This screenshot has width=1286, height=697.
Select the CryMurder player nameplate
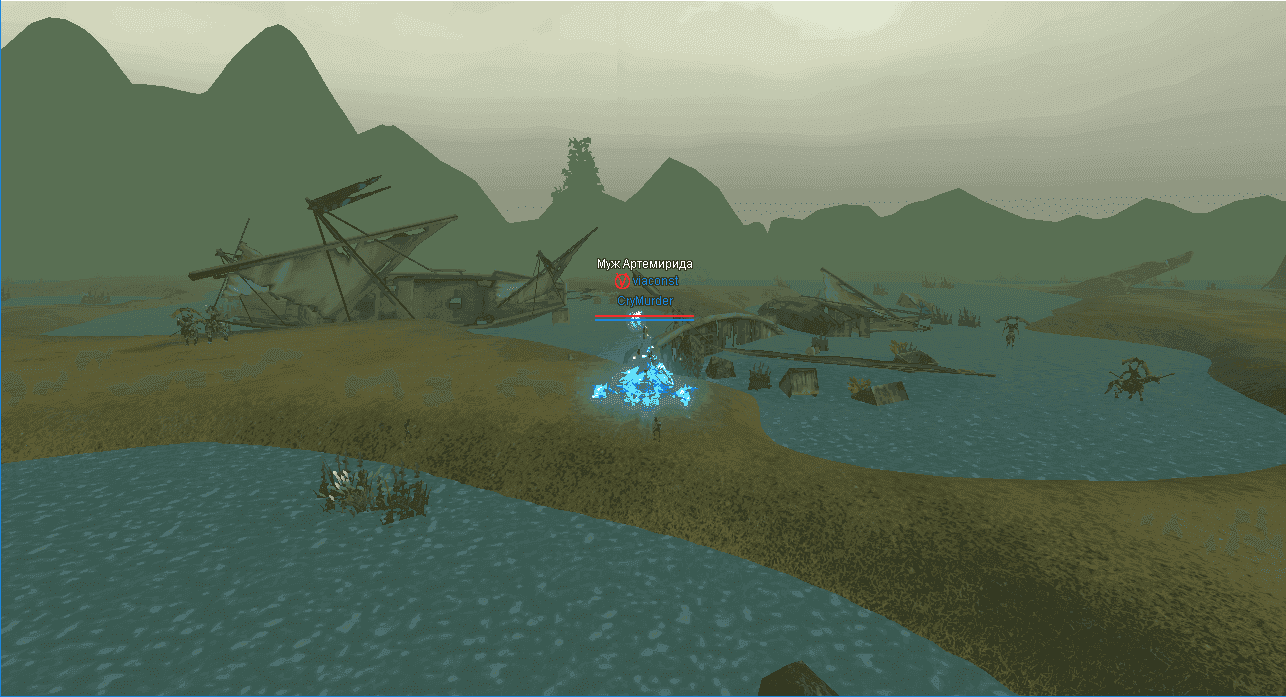[645, 301]
